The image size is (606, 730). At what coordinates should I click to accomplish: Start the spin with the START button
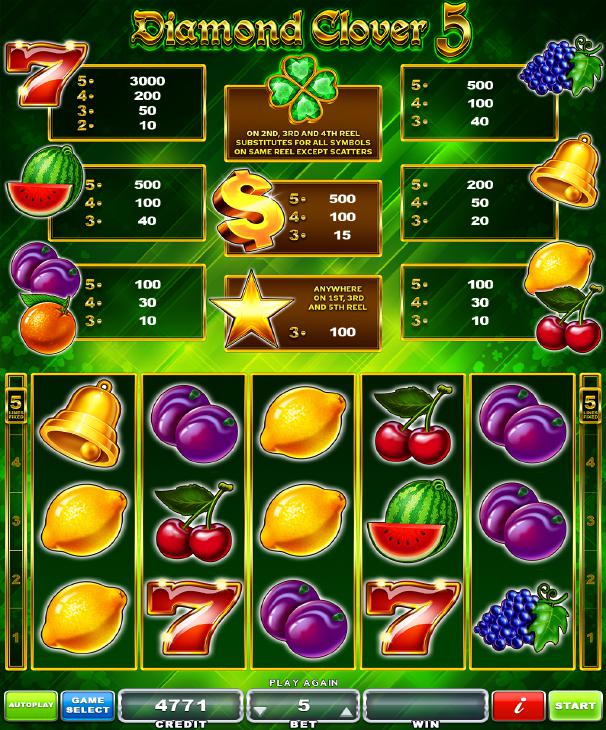pyautogui.click(x=576, y=706)
